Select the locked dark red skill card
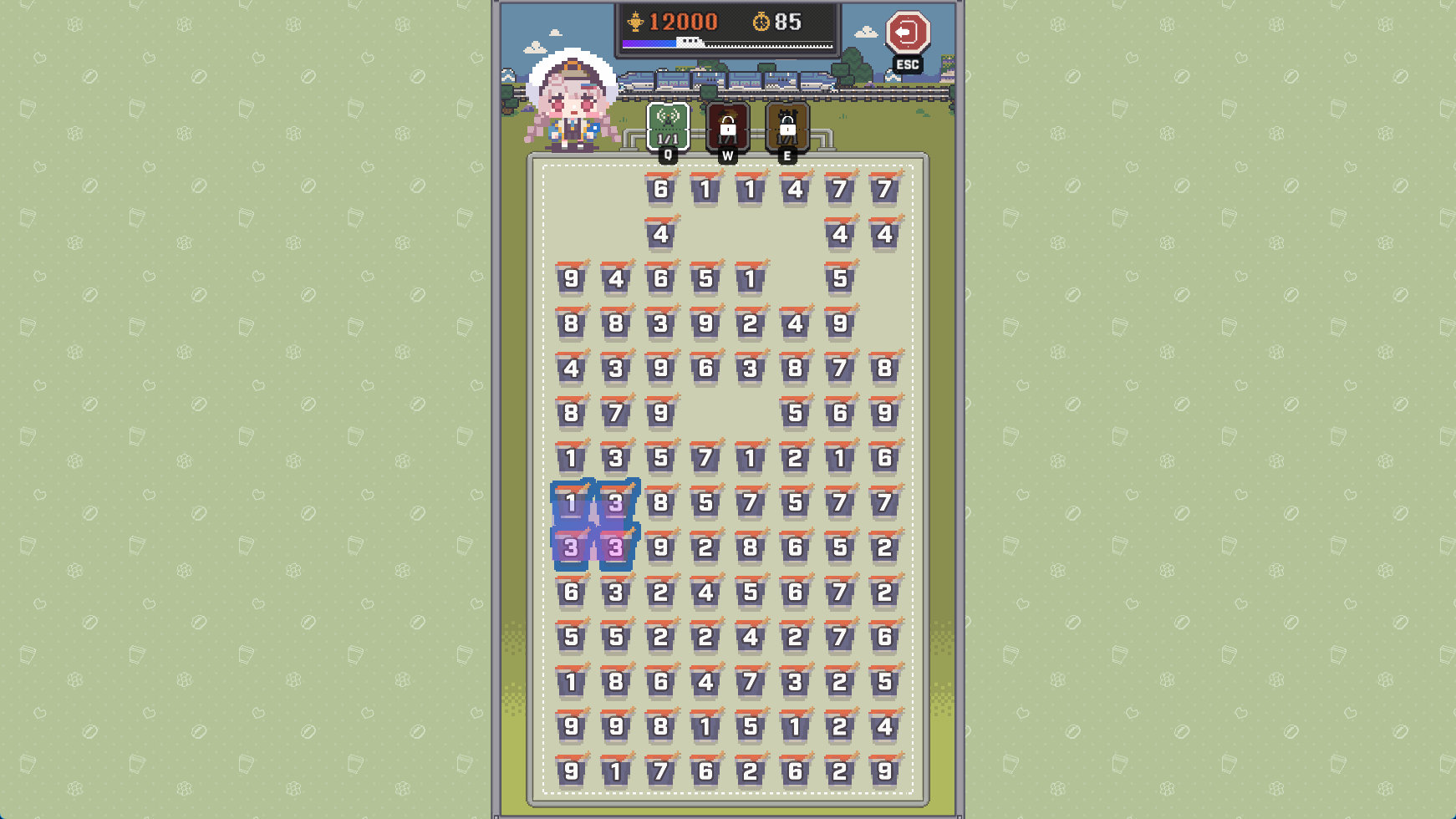1456x819 pixels. tap(727, 127)
